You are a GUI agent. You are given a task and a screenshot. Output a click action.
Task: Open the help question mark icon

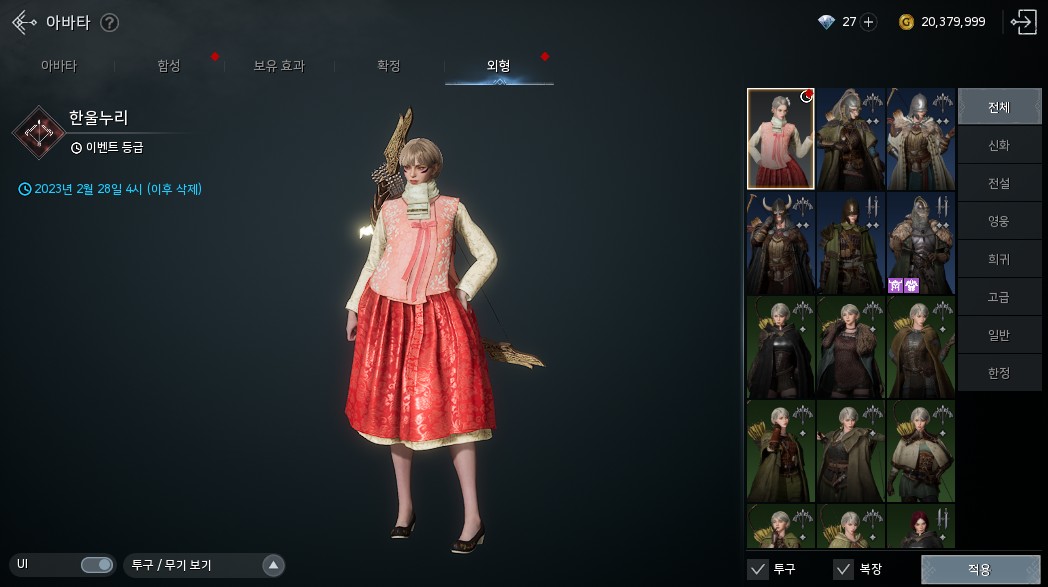click(x=110, y=22)
